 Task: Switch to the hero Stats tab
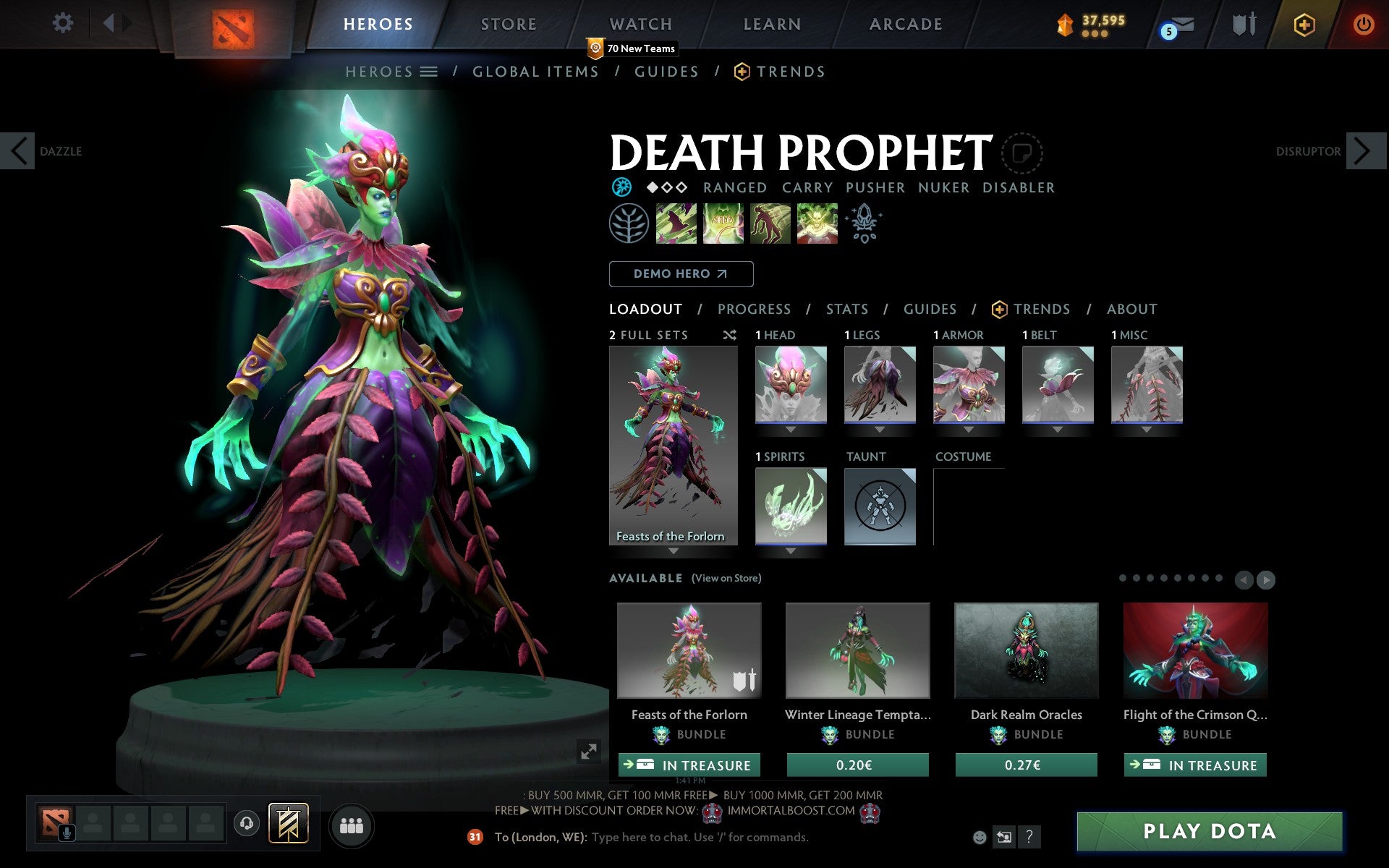pos(847,310)
